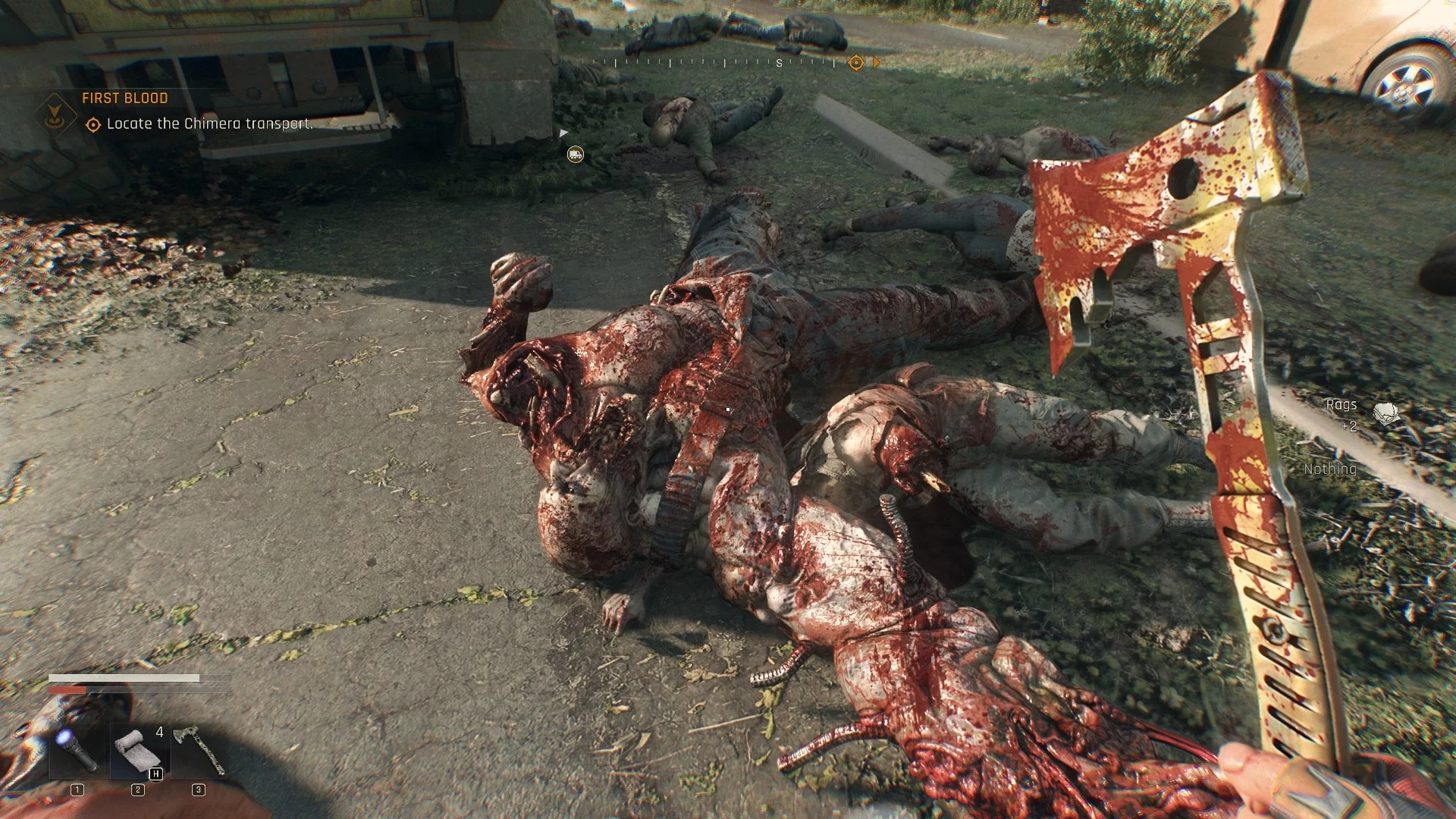Open the First Blood quest tracker
Viewport: 1456px width, 819px height.
point(125,98)
